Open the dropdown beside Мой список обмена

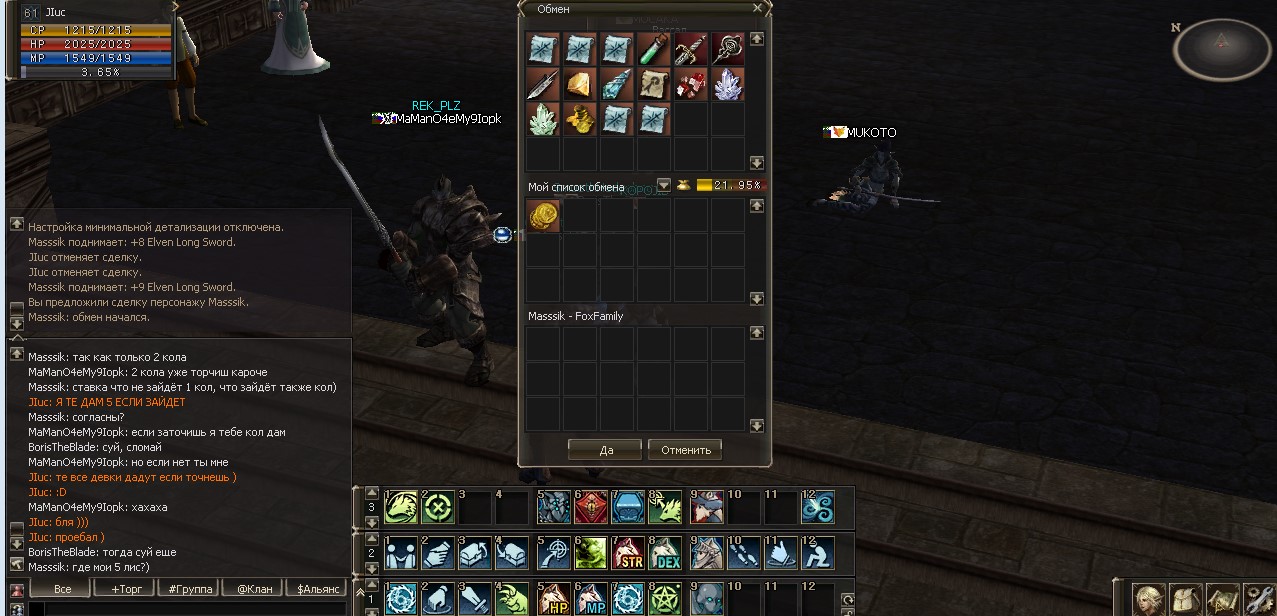point(663,185)
